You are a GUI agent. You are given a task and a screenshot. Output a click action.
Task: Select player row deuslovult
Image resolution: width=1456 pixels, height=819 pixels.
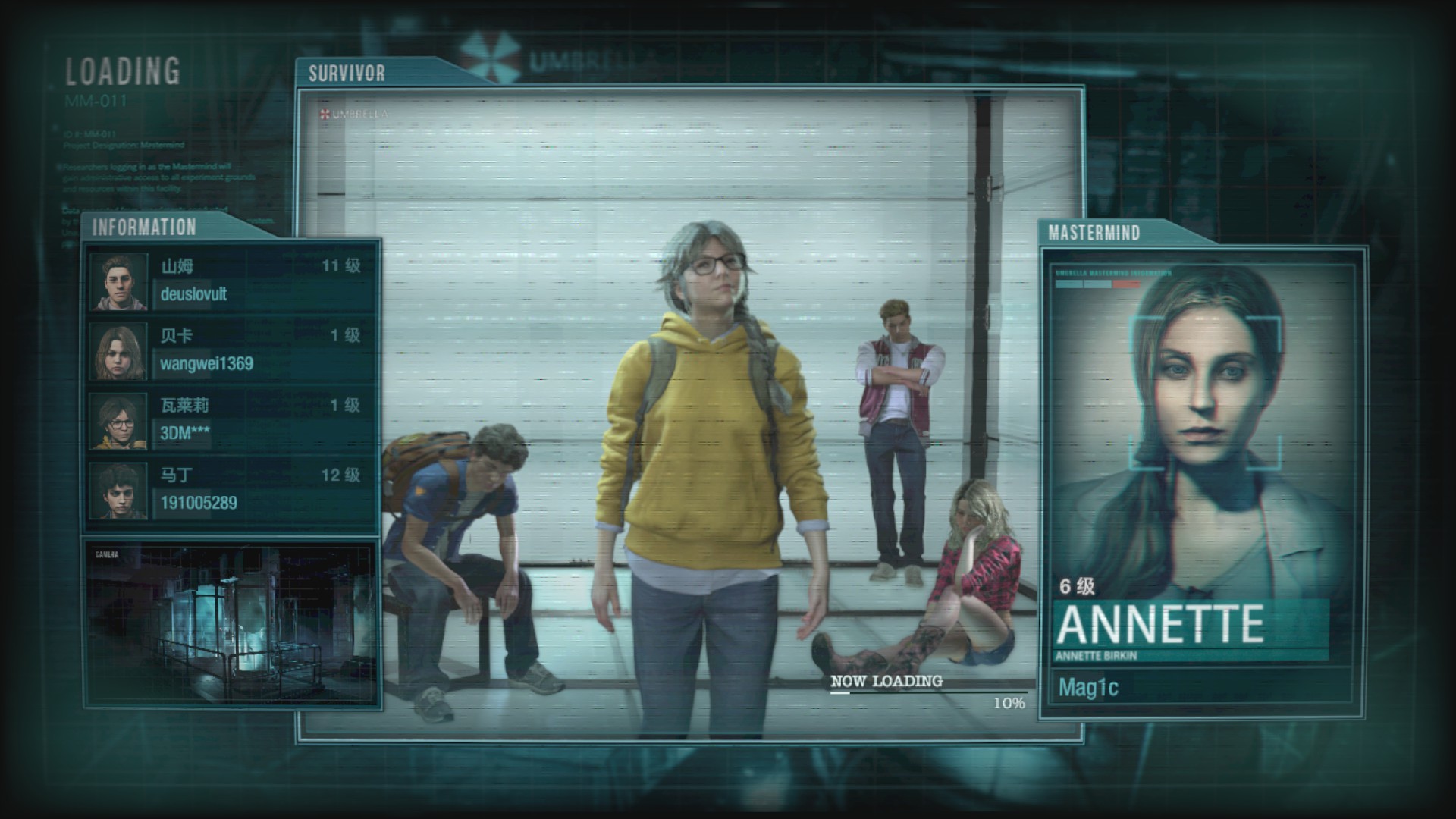coord(231,281)
